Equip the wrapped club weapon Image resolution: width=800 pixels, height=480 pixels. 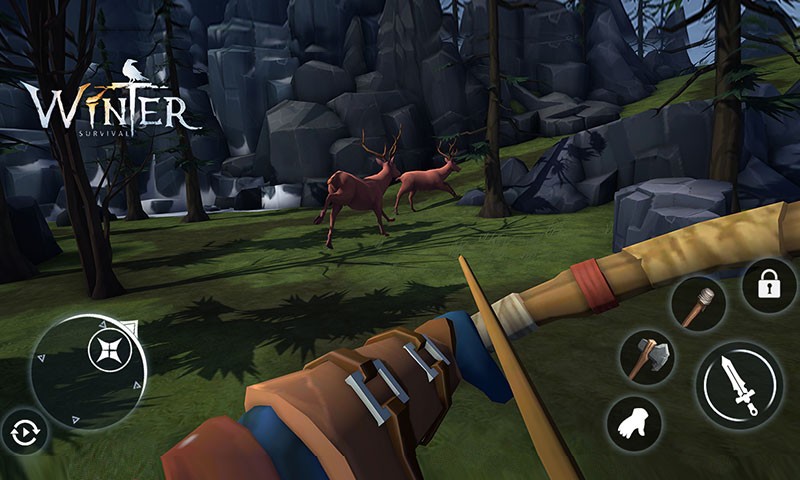tap(696, 303)
